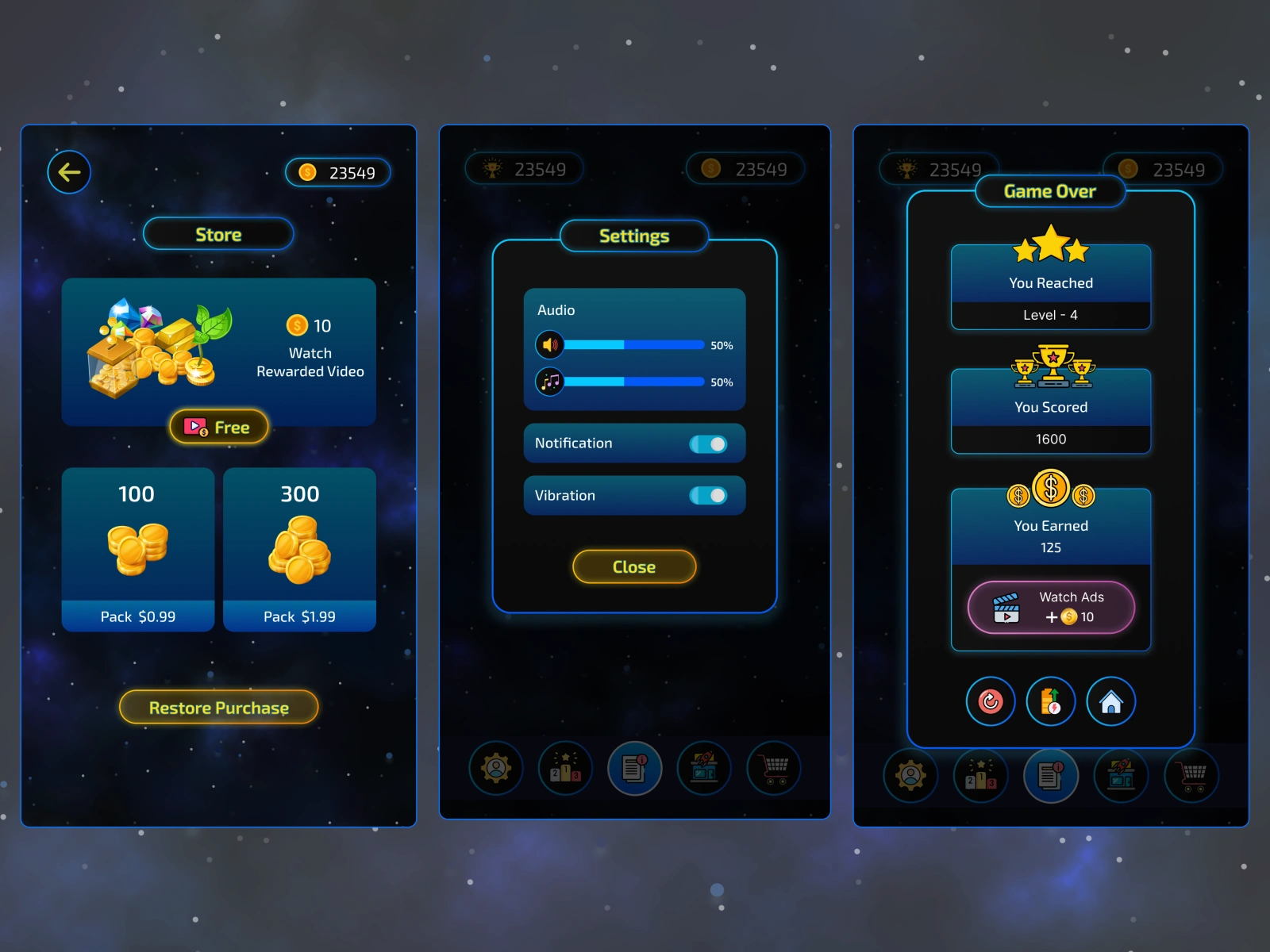Image resolution: width=1270 pixels, height=952 pixels.
Task: Click the sound effects volume slider
Action: [x=633, y=345]
